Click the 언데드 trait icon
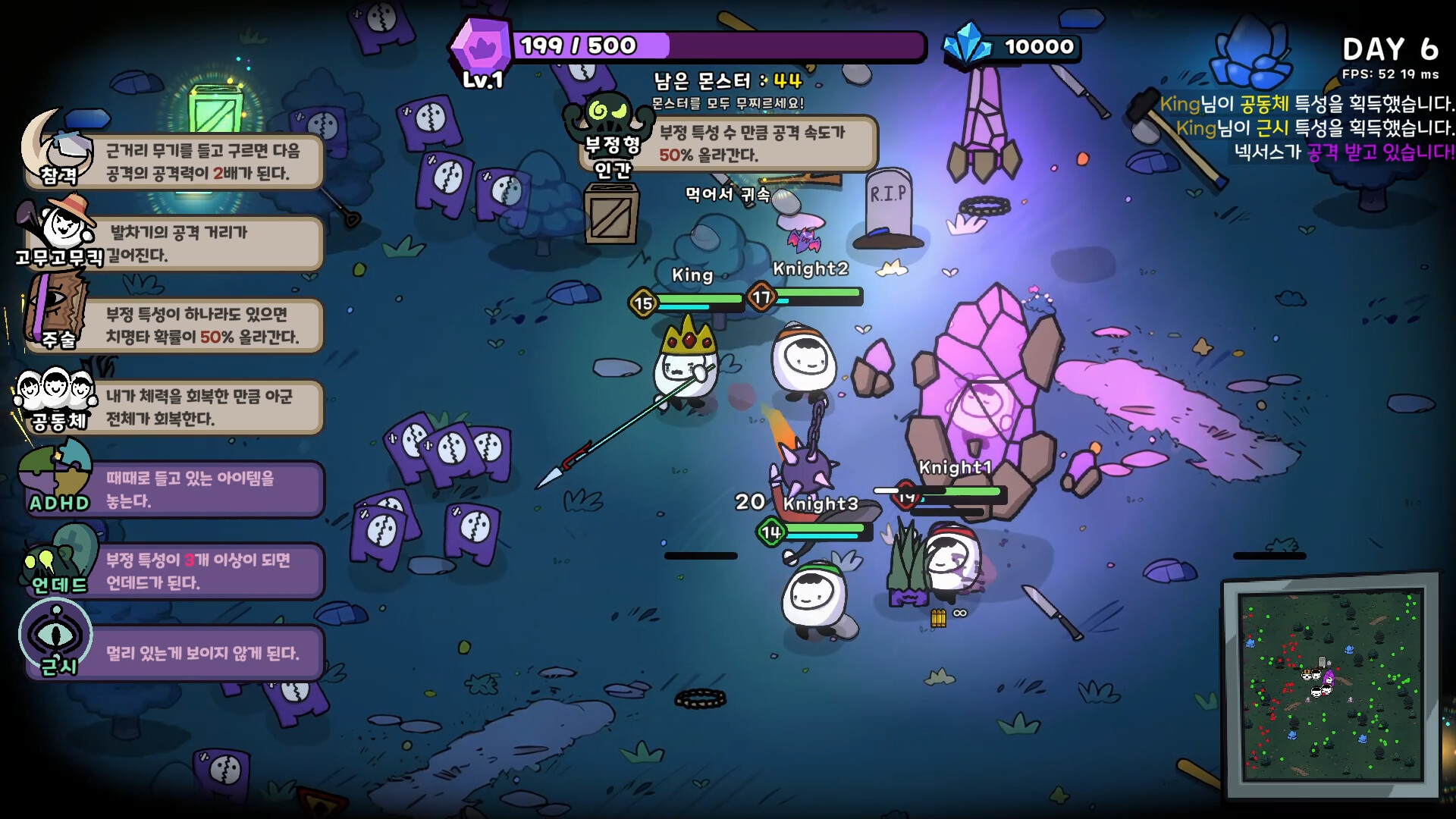Screen dimensions: 1456x819 coord(53,561)
